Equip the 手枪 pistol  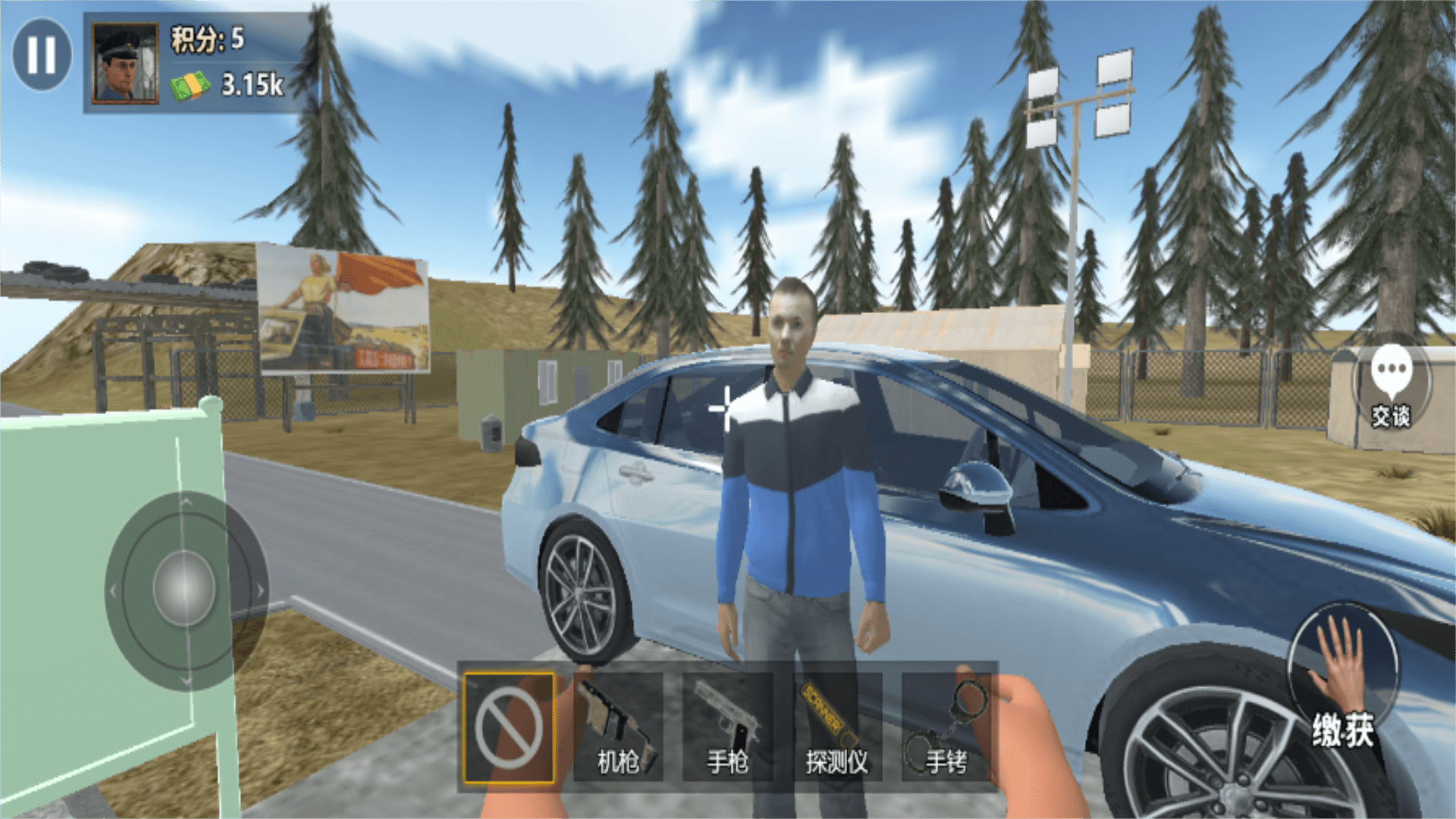[x=727, y=727]
